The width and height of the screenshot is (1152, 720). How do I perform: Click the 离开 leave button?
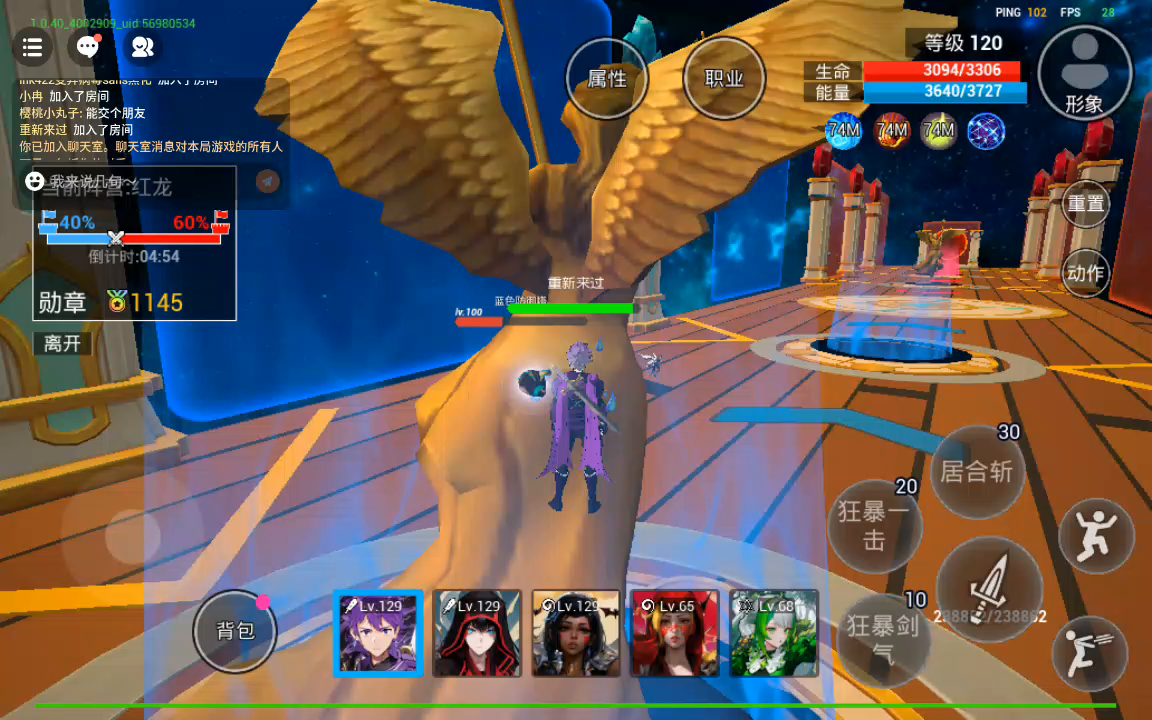tap(63, 343)
